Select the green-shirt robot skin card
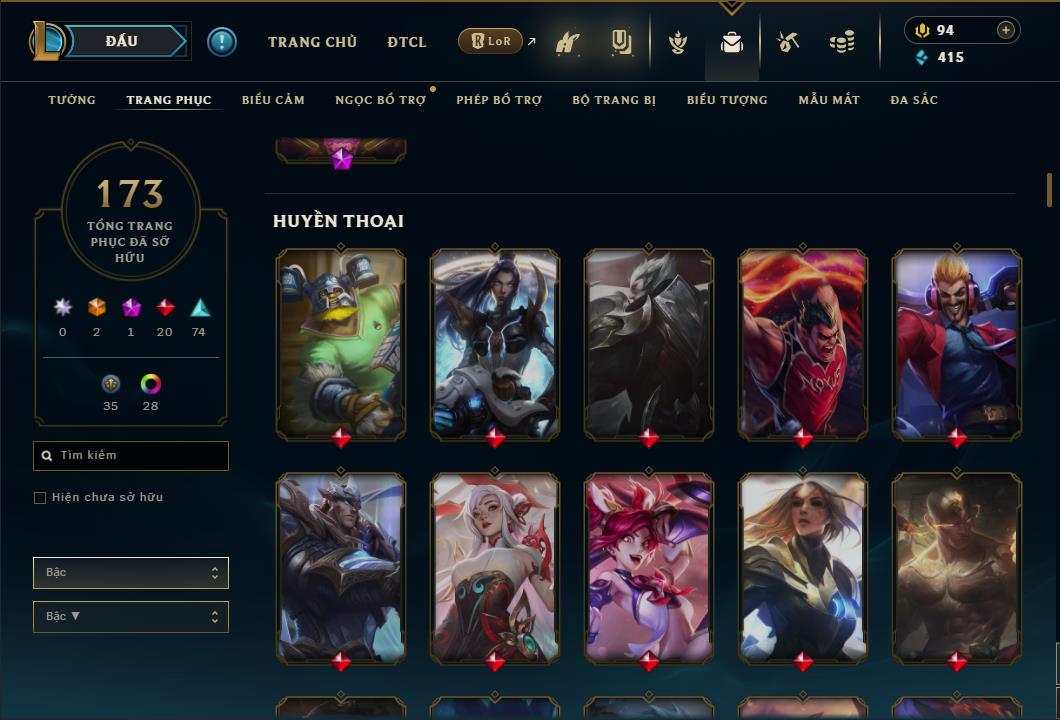Image resolution: width=1060 pixels, height=720 pixels. coord(341,343)
